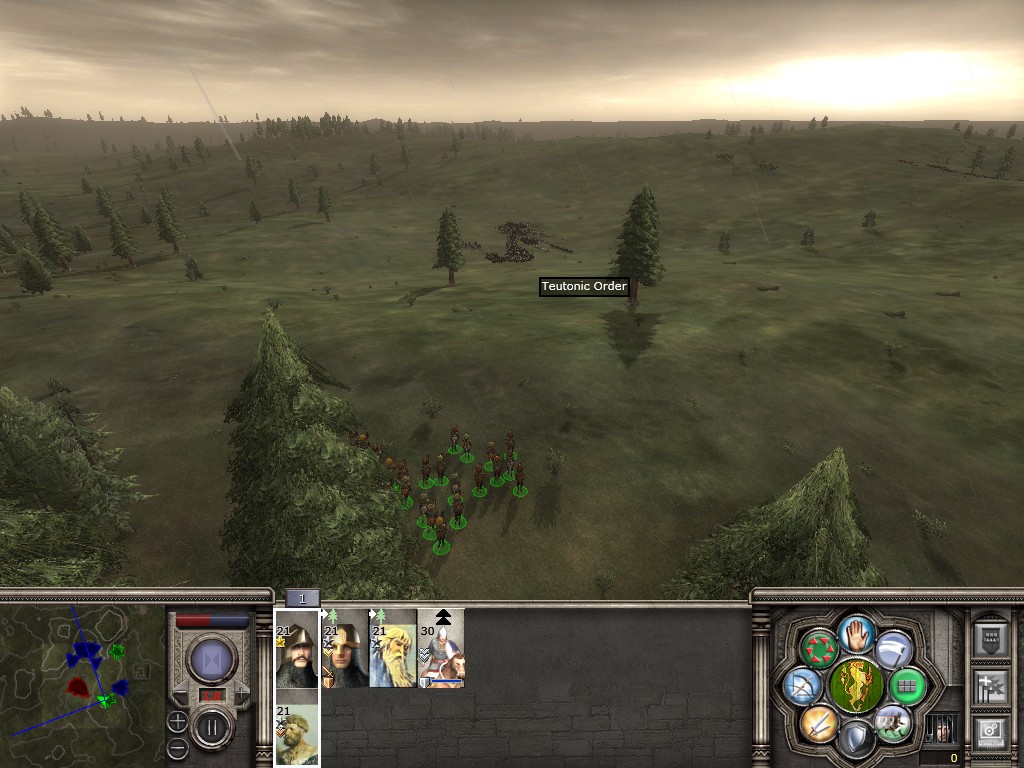Toggle run mode with the running soldier icon

893,722
